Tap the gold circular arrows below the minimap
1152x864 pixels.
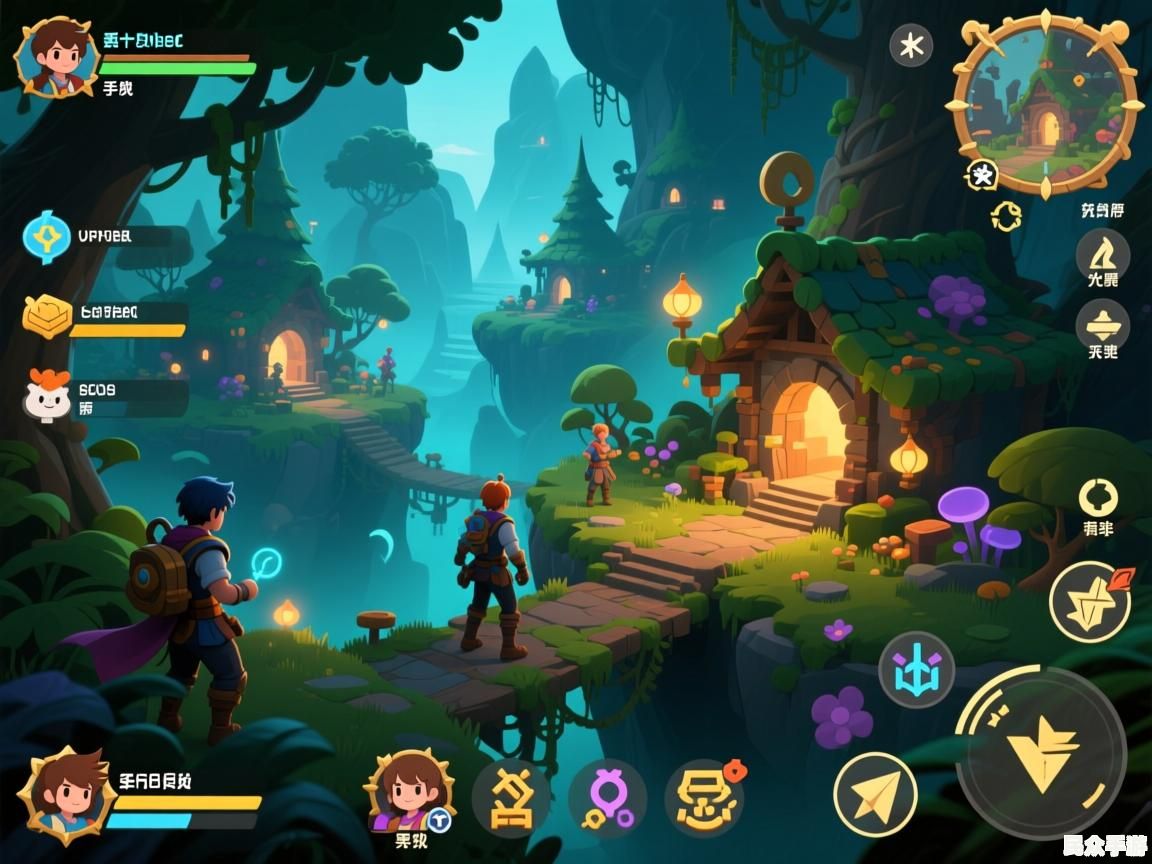tap(1005, 216)
